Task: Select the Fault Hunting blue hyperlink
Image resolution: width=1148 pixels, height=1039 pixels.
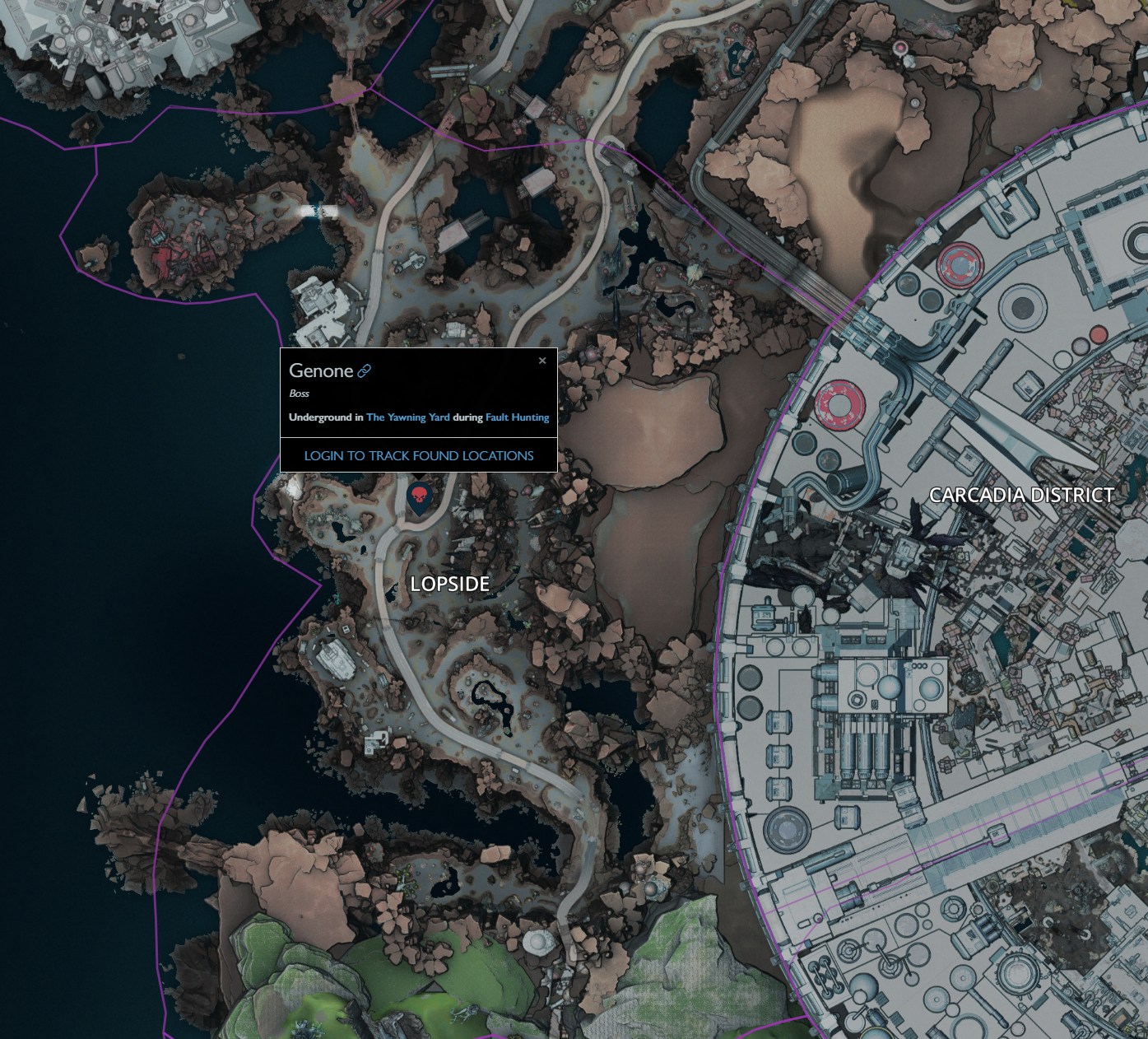Action: (x=518, y=417)
